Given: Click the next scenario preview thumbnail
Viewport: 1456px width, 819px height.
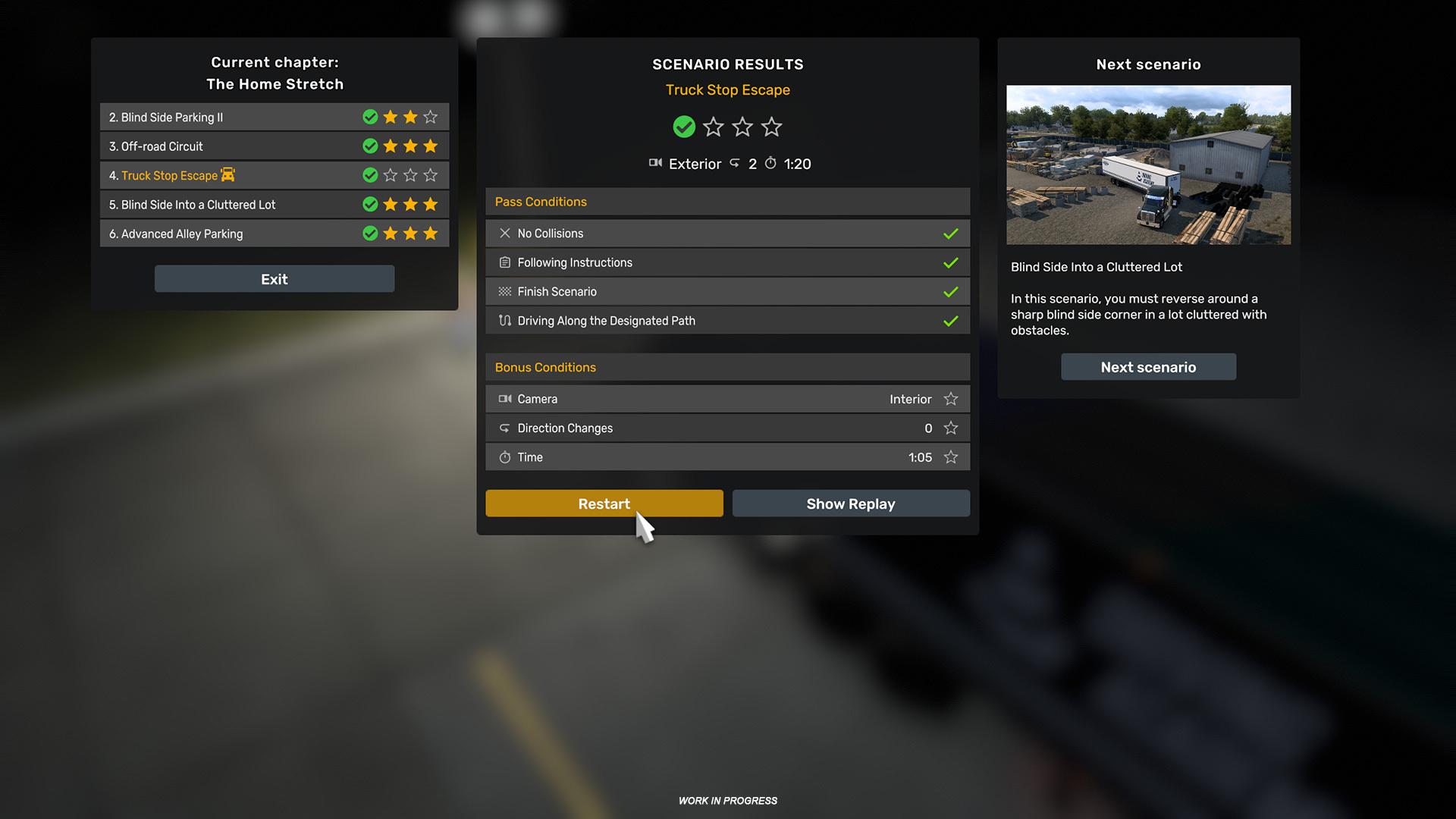Looking at the screenshot, I should pyautogui.click(x=1147, y=165).
